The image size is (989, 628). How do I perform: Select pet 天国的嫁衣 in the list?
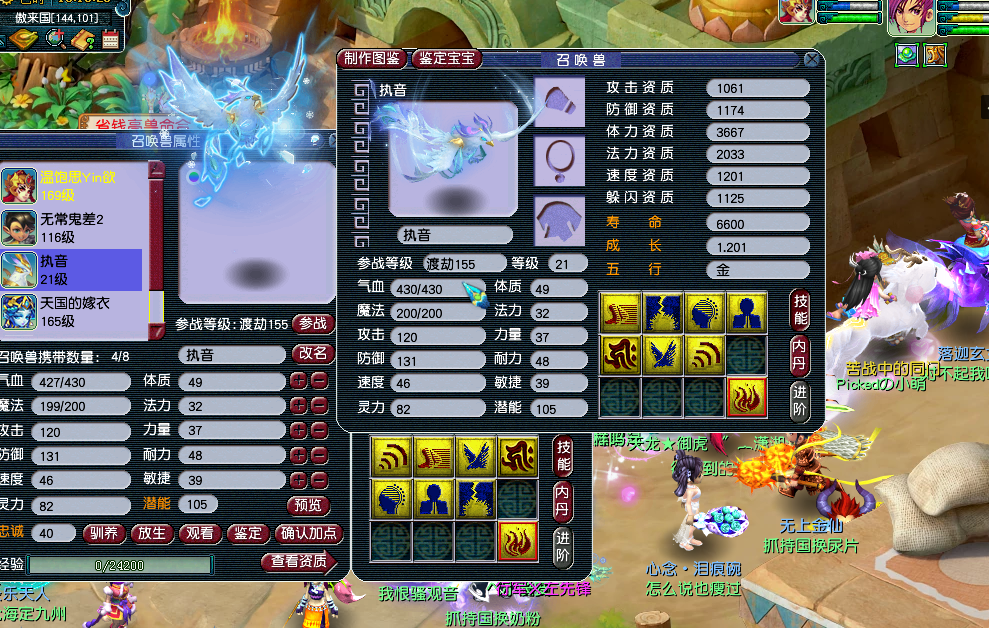click(72, 310)
